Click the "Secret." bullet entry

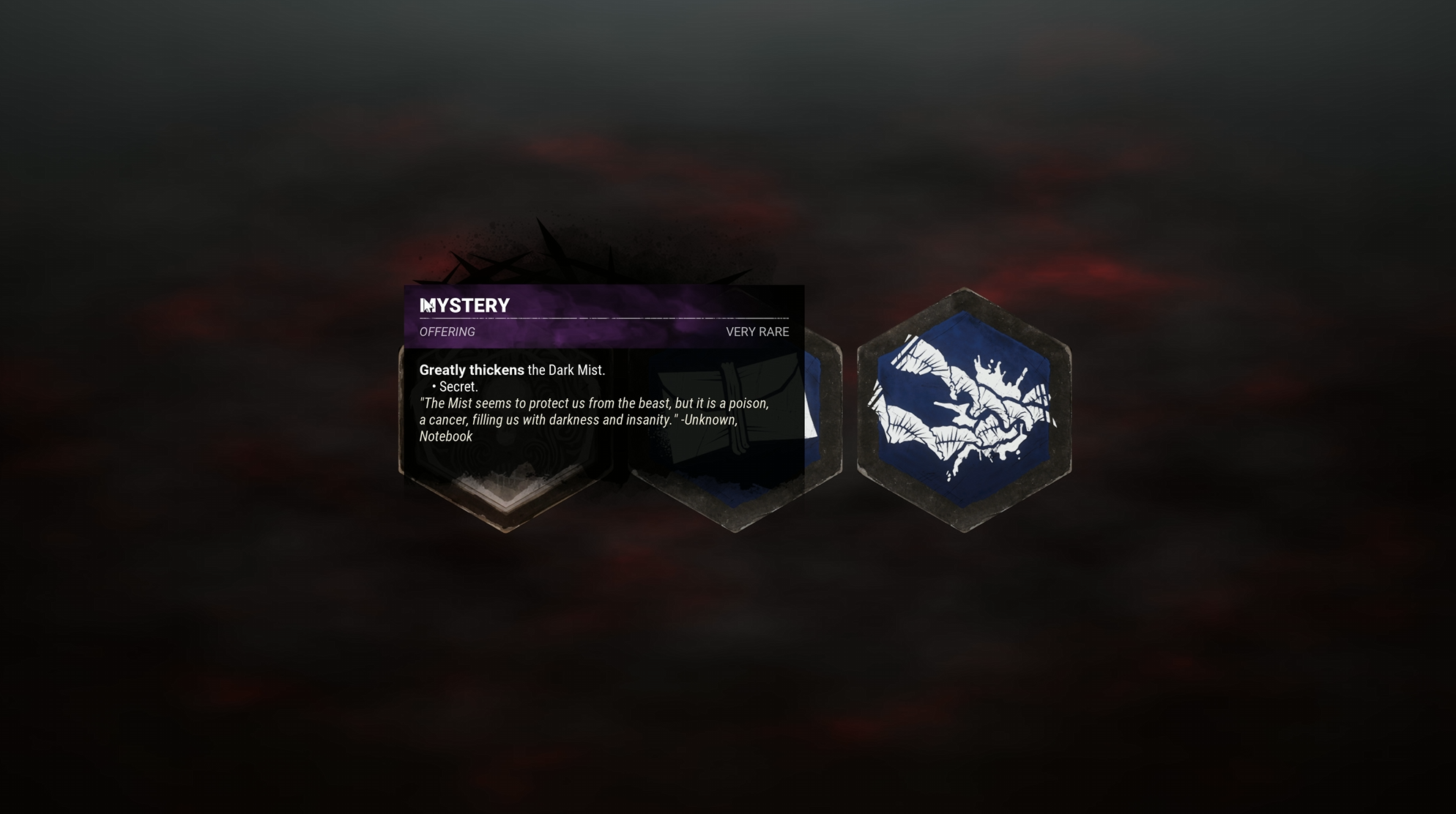tap(454, 387)
